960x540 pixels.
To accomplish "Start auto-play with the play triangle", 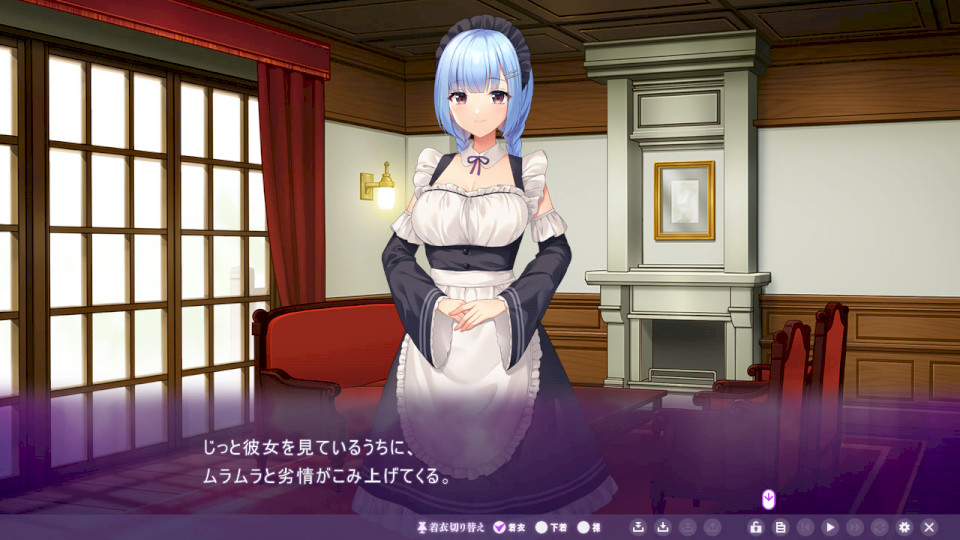I will tap(830, 527).
